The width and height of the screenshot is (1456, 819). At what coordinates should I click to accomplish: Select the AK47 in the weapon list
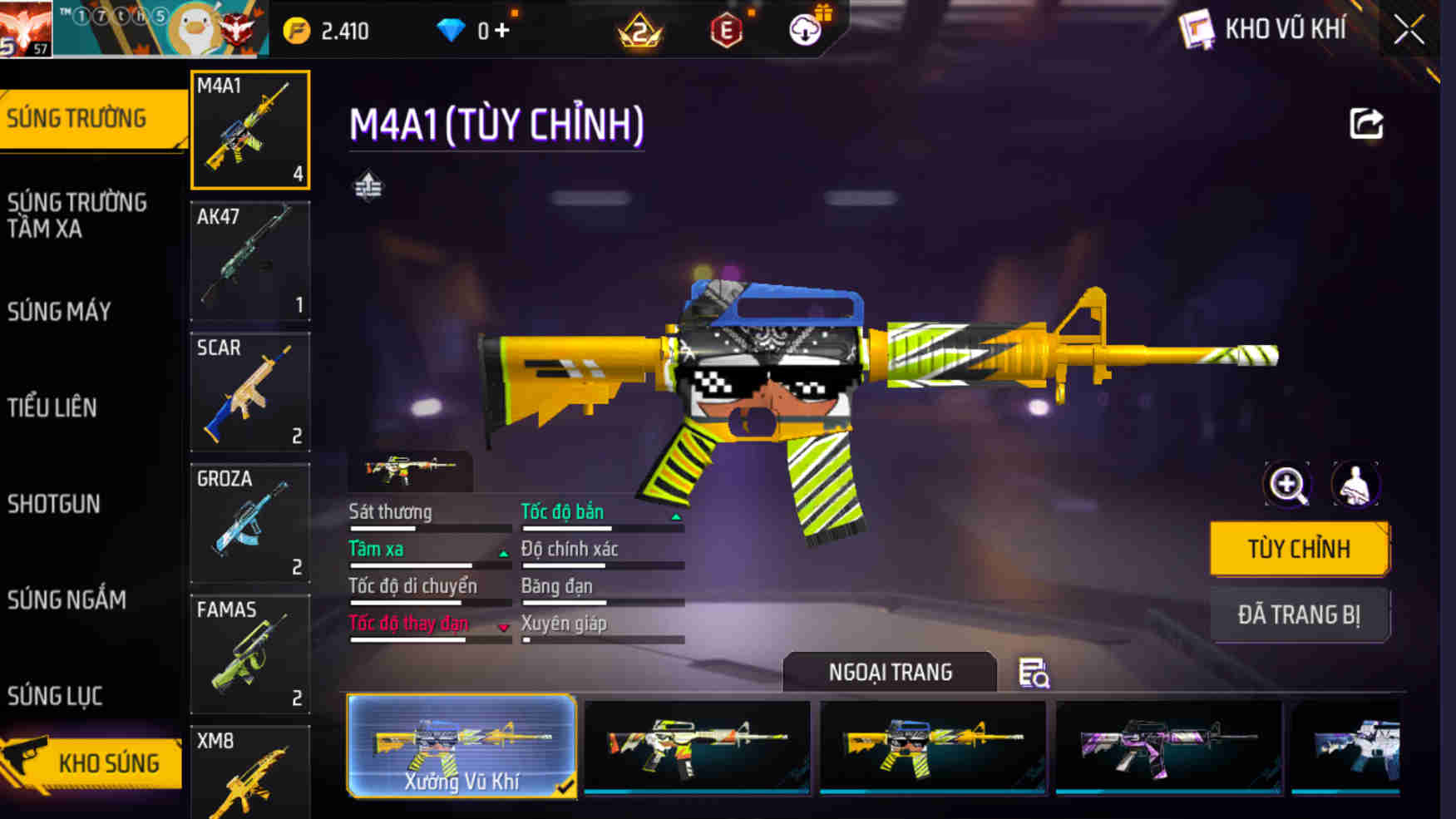249,260
